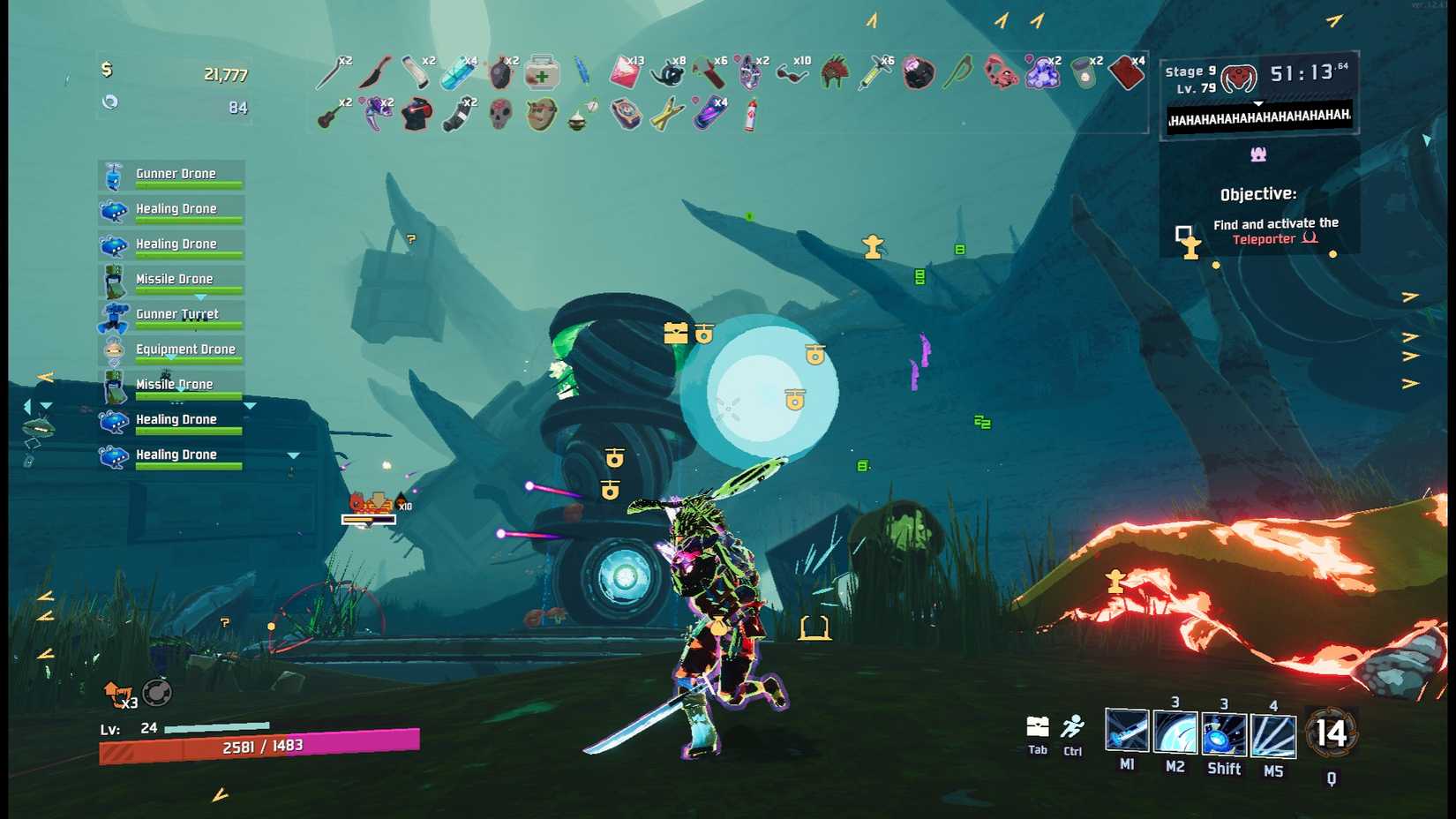Activate the primary sword slash skill

click(x=1127, y=733)
